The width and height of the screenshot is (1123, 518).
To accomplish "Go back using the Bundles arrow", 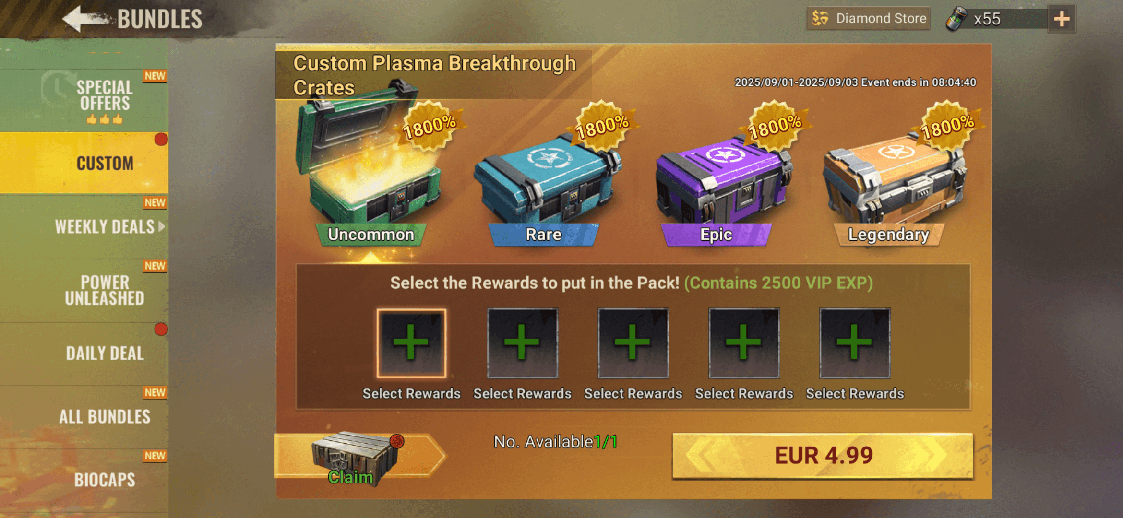I will point(86,18).
